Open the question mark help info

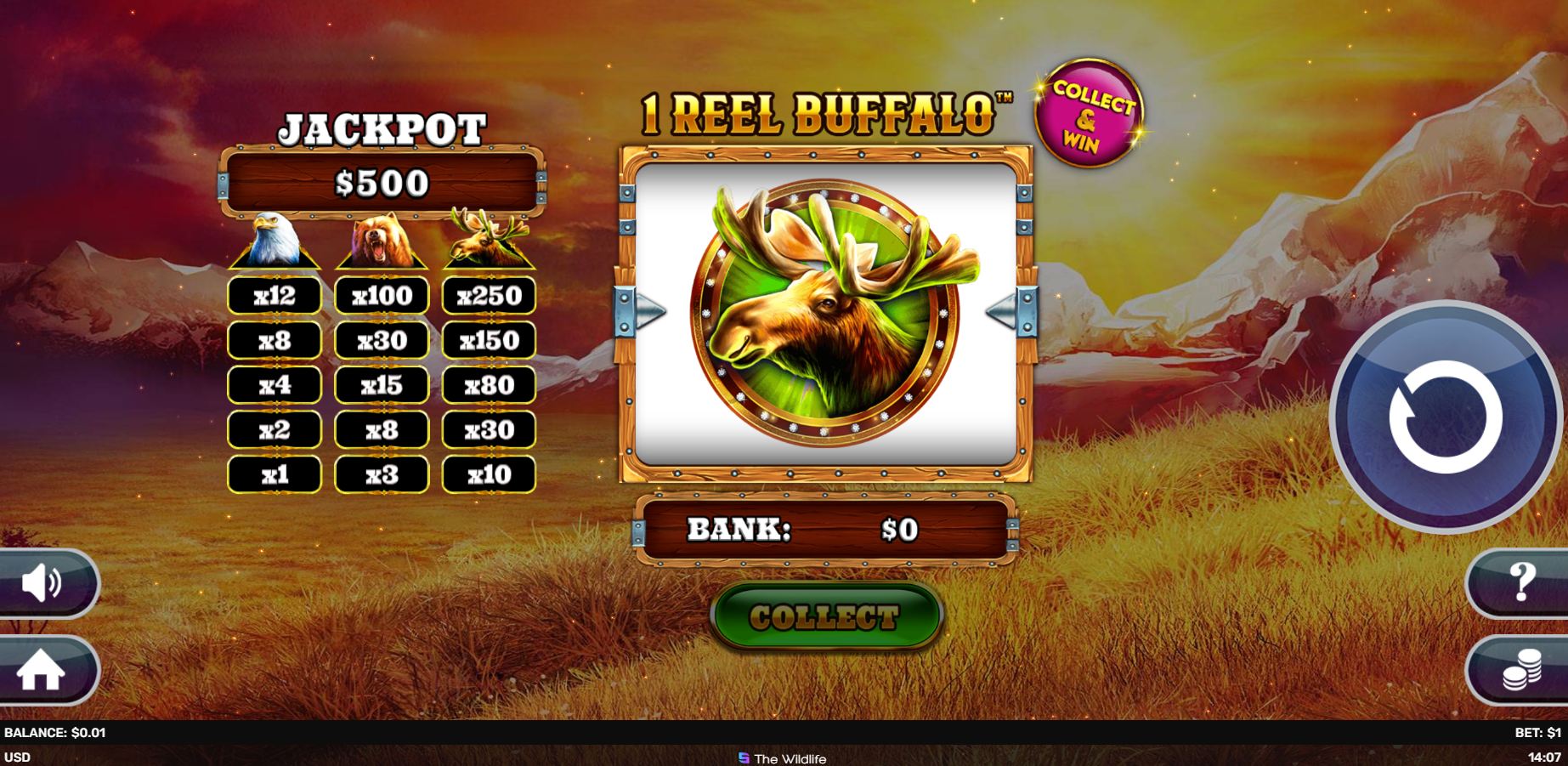1521,583
